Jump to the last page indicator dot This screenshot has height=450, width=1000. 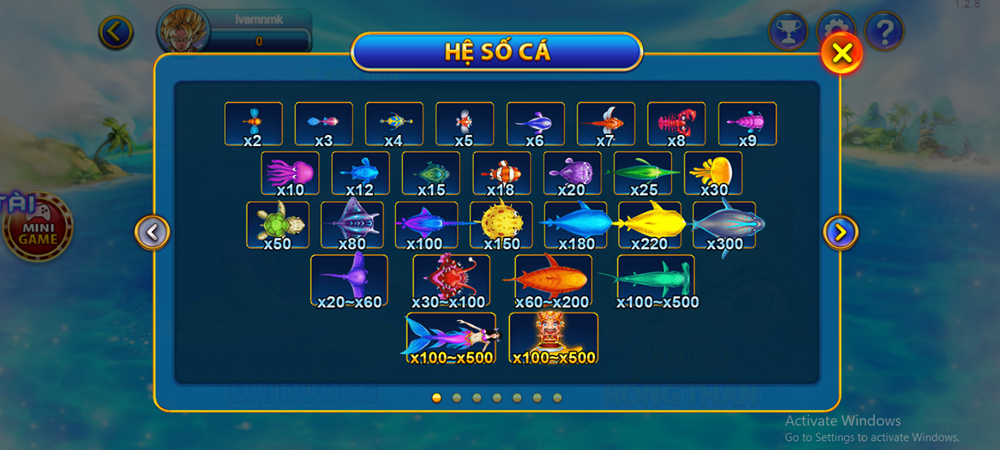557,398
